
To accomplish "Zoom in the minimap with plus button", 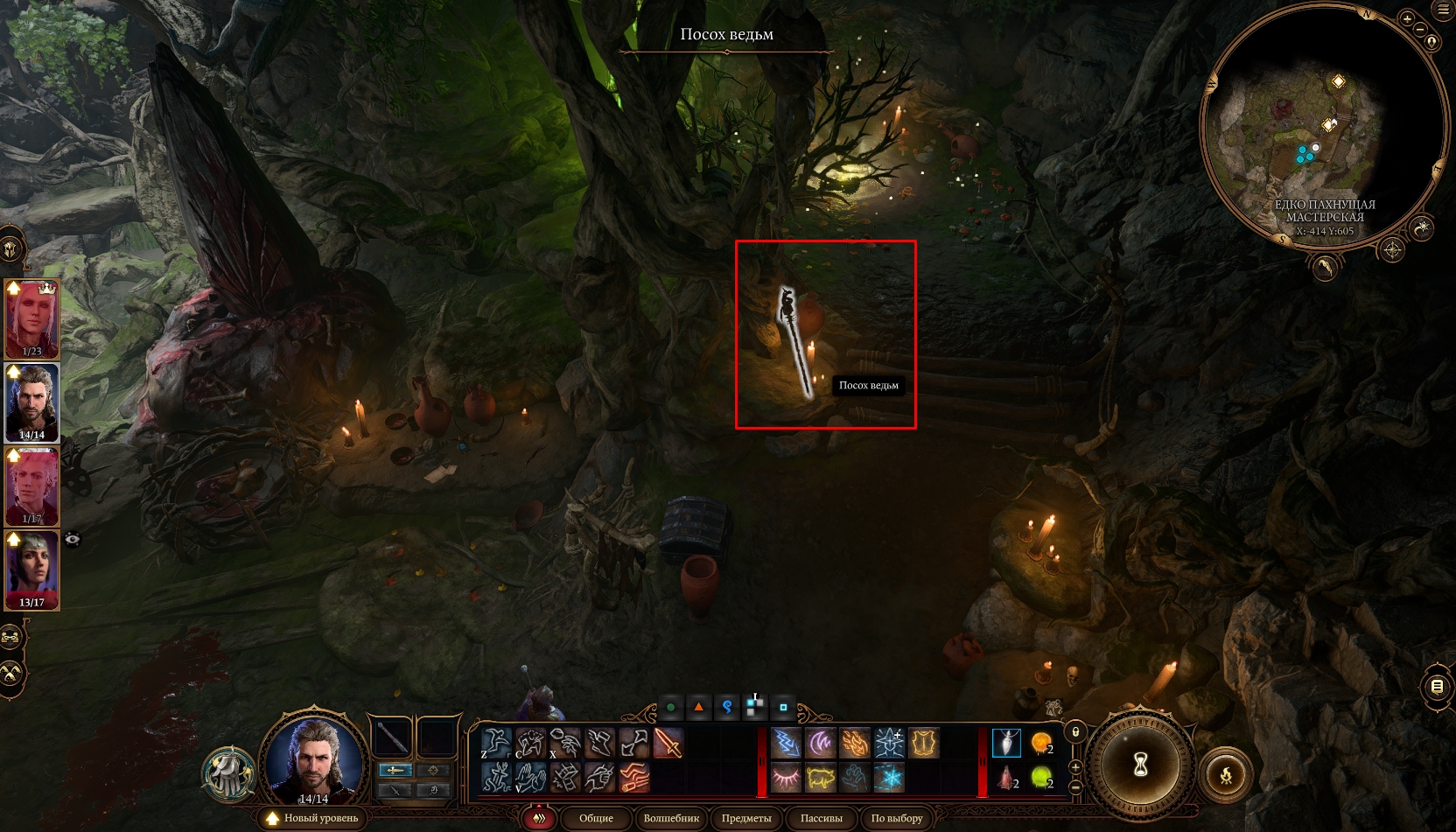I will click(1408, 18).
